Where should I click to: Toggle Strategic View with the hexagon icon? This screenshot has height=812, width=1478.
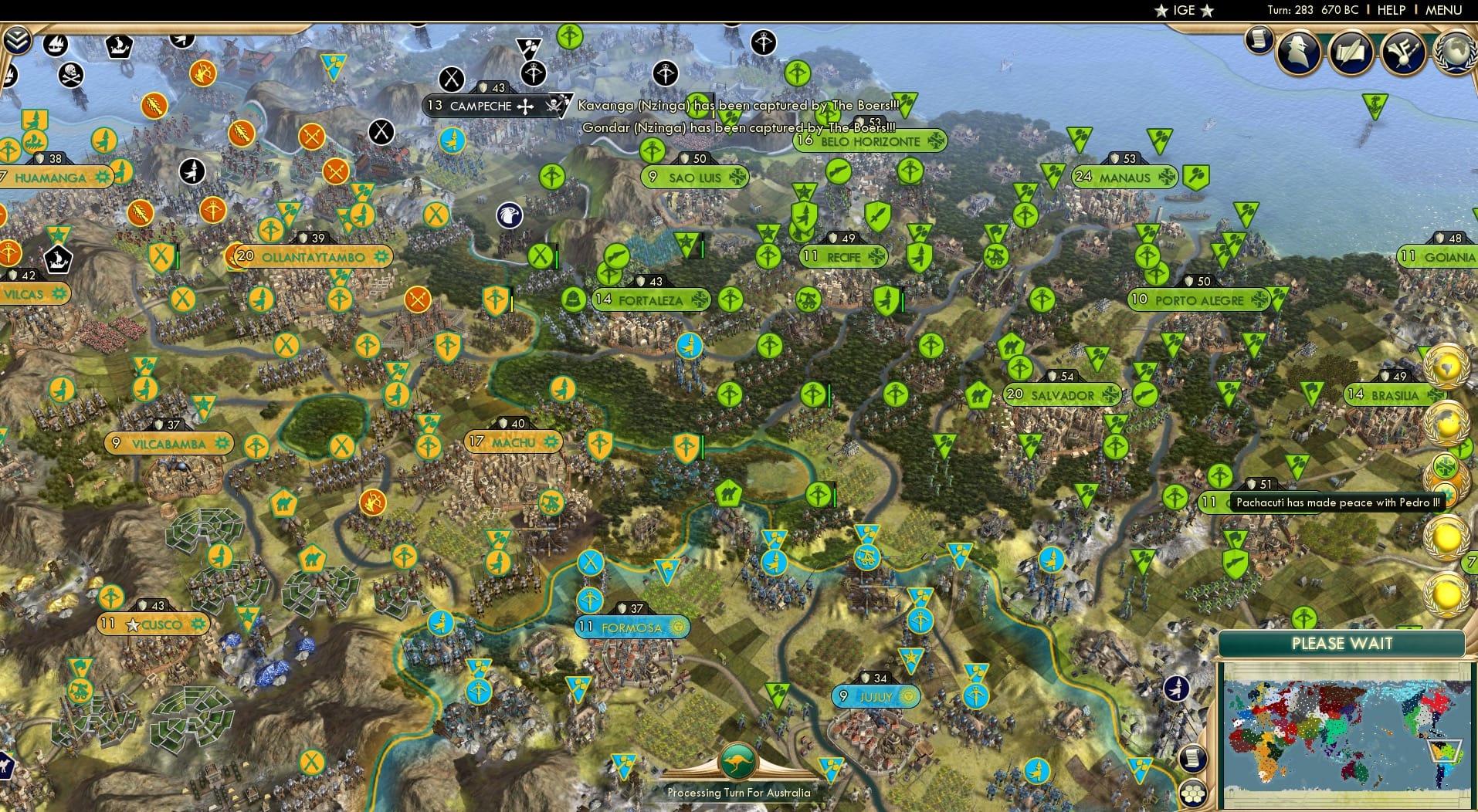click(1195, 790)
